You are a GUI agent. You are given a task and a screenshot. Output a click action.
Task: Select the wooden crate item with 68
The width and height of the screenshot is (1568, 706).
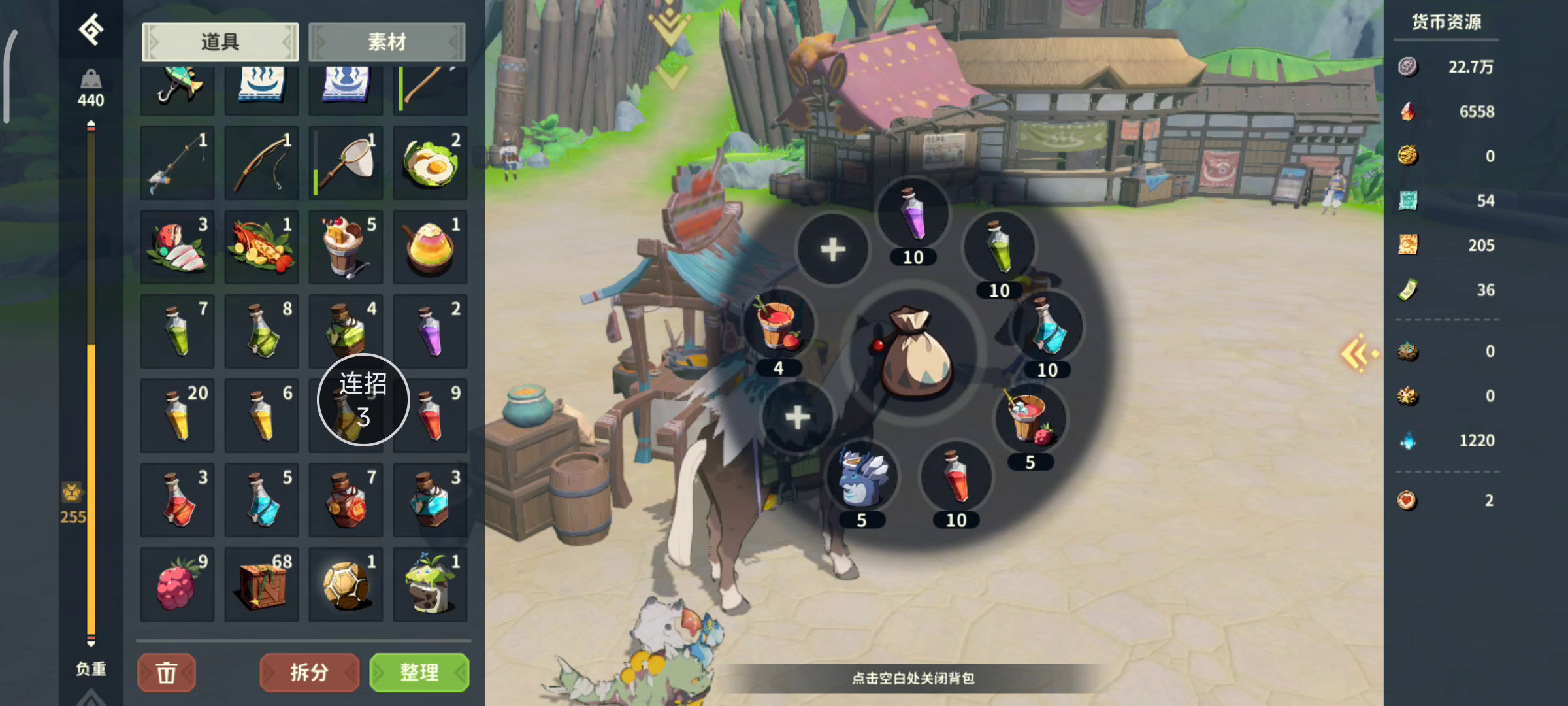(x=261, y=584)
